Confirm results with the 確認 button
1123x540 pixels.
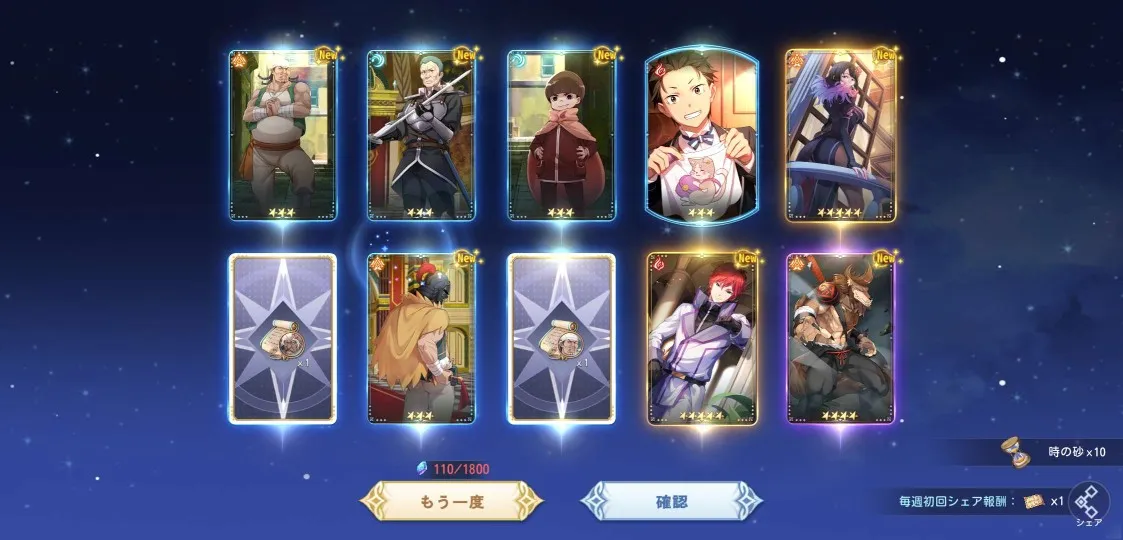click(x=671, y=501)
